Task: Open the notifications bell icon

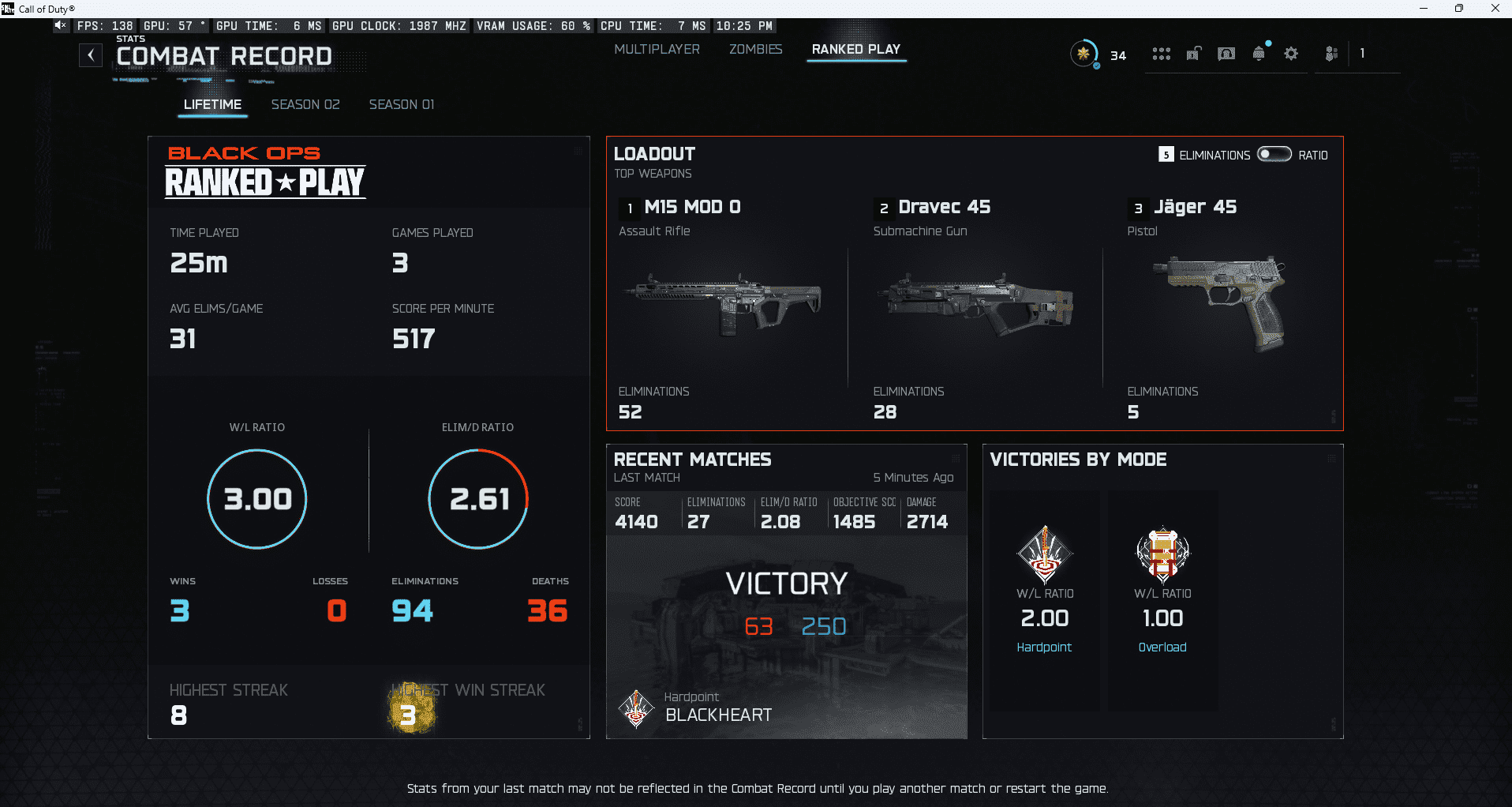Action: coord(1258,53)
